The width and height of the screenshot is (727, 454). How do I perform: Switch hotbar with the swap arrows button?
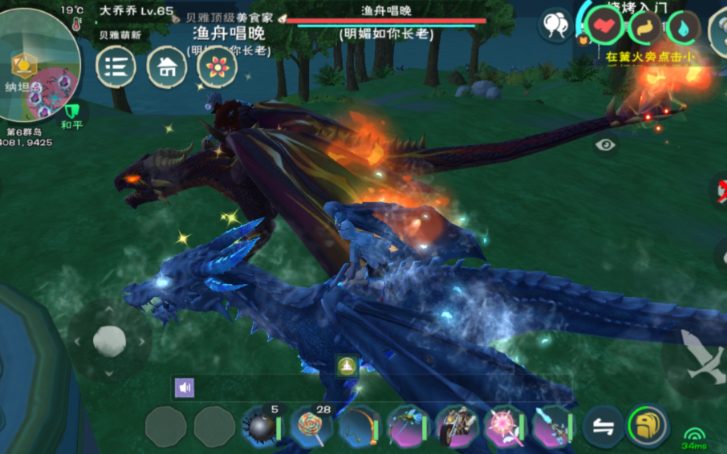coord(602,427)
